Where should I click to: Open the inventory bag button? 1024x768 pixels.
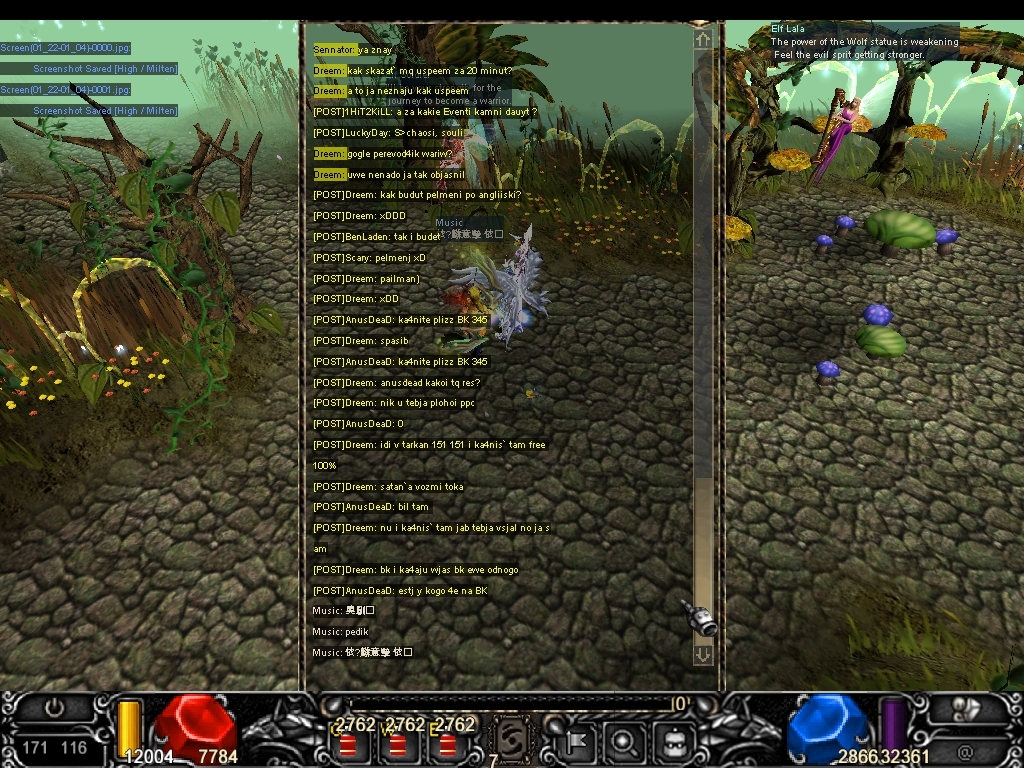click(673, 742)
